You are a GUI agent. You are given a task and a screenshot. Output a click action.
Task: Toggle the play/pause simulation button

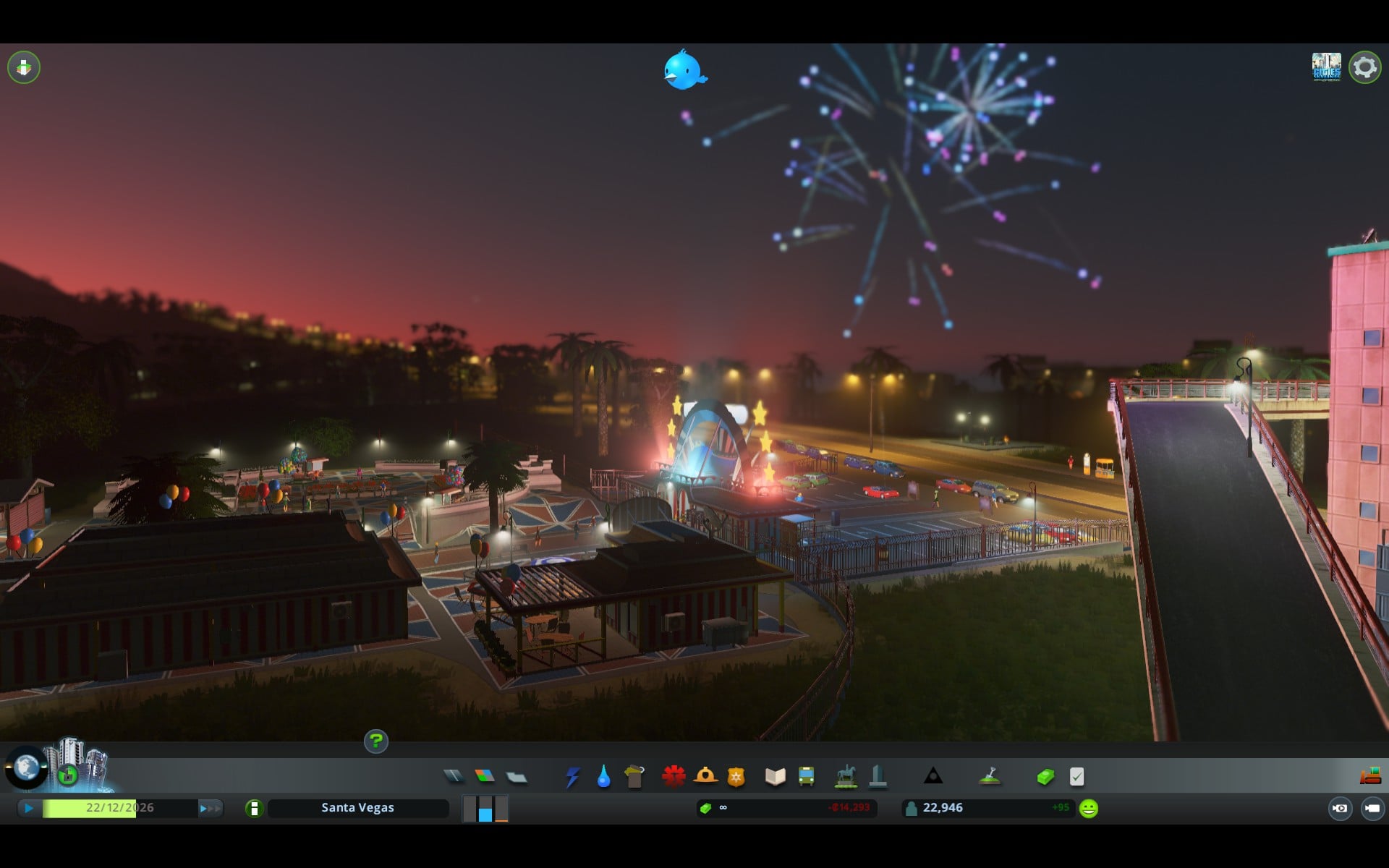tap(28, 808)
